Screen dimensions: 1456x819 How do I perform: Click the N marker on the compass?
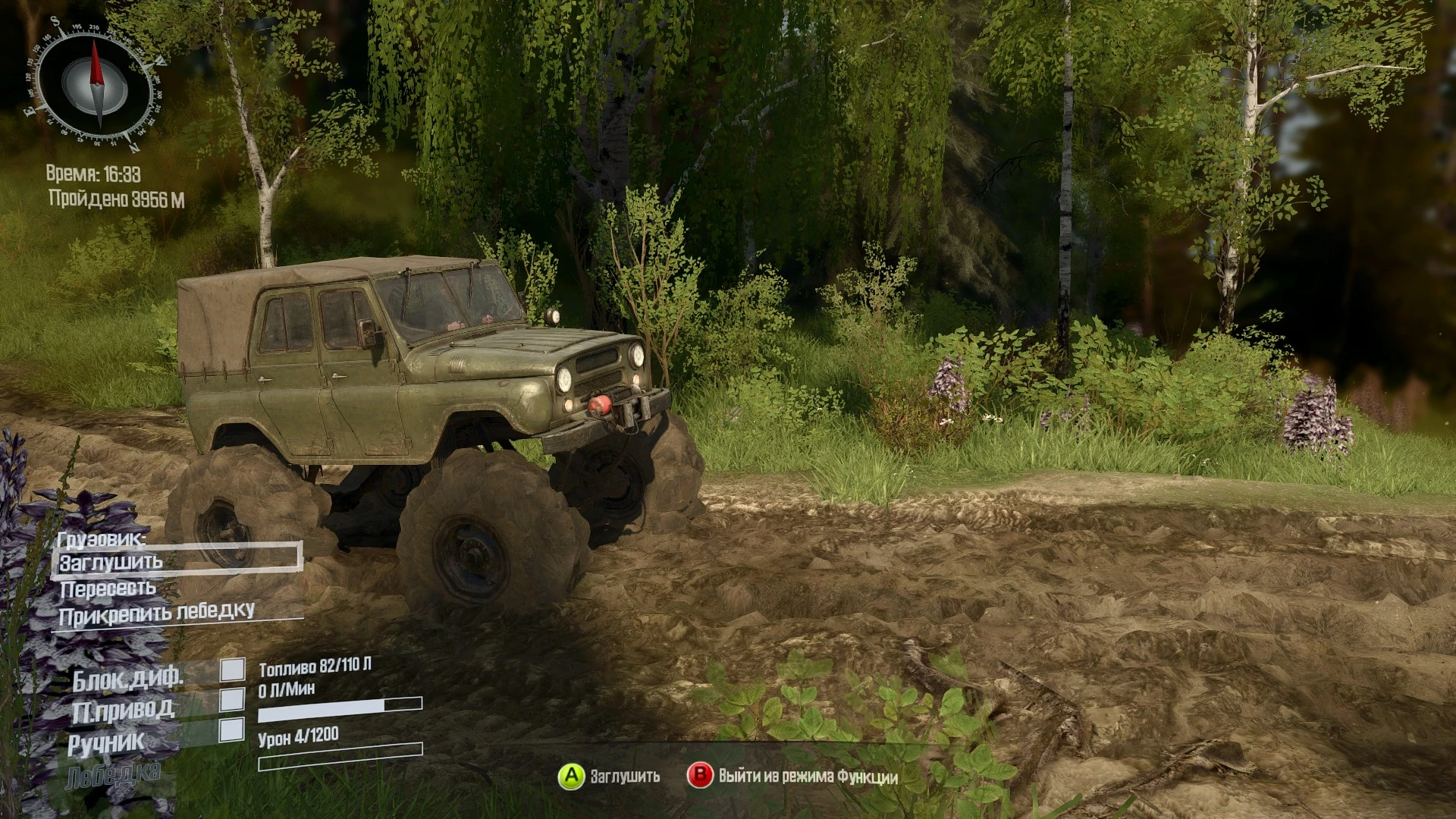tap(135, 146)
